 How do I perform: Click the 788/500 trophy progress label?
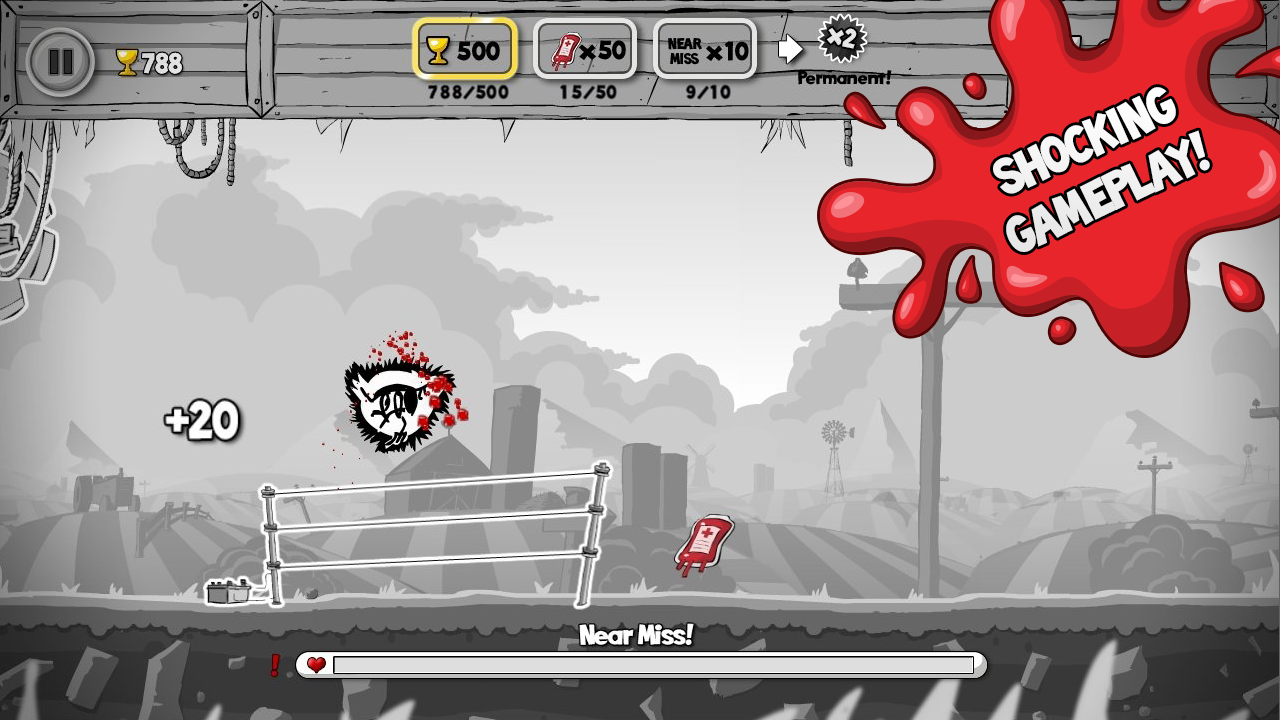coord(466,93)
